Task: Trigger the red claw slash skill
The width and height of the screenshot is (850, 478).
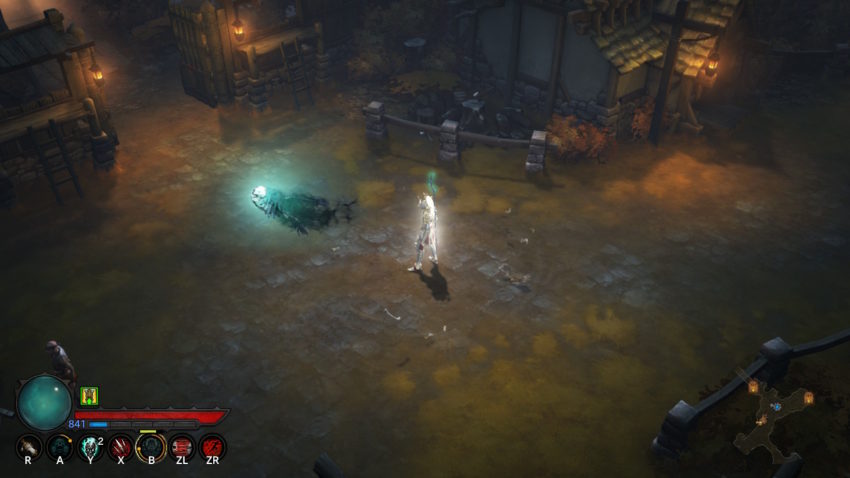Action: tap(121, 447)
